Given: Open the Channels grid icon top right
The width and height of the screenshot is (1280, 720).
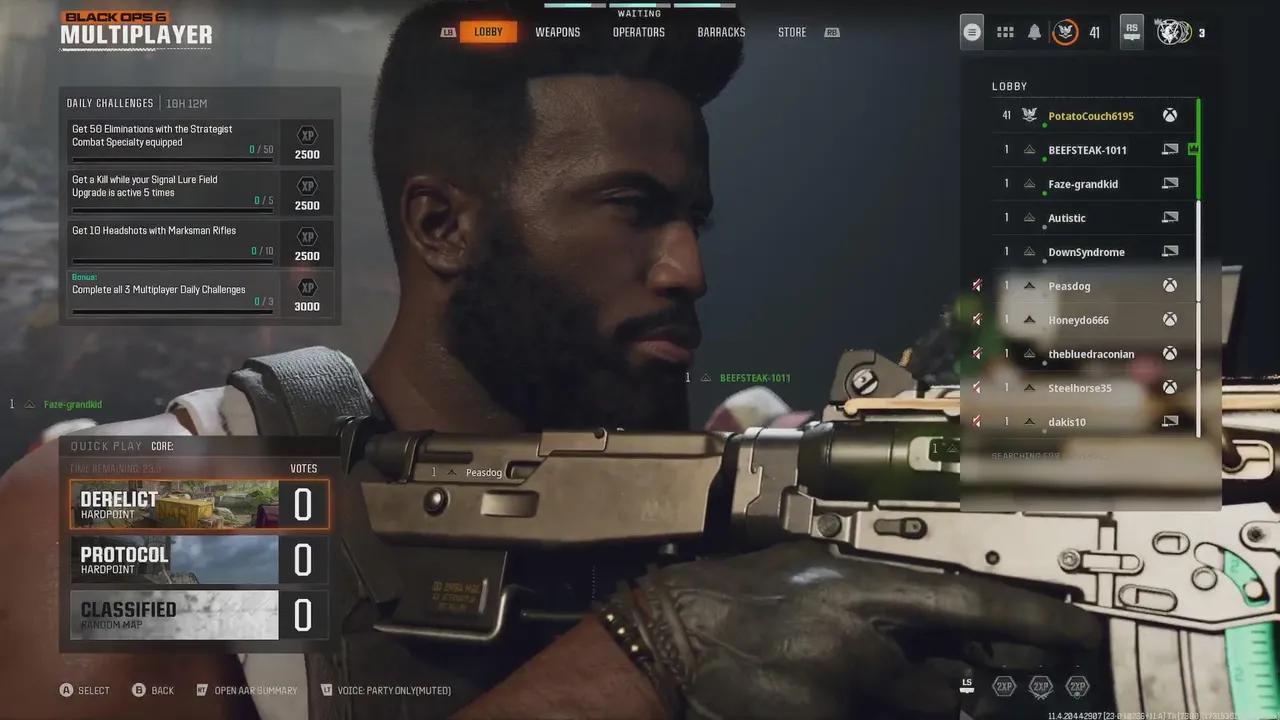Looking at the screenshot, I should tap(1005, 31).
